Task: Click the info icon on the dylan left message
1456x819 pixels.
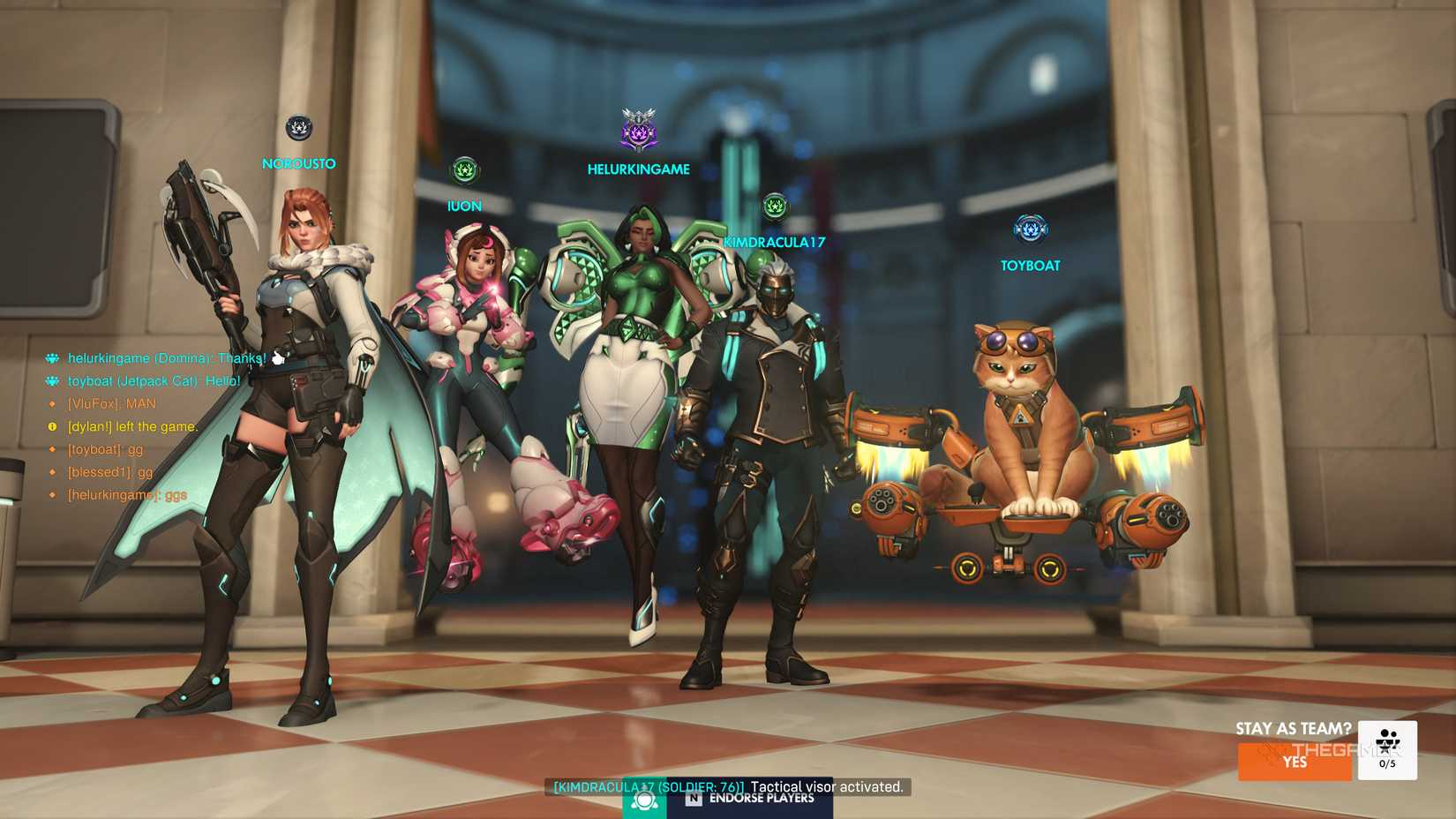Action: coord(54,425)
